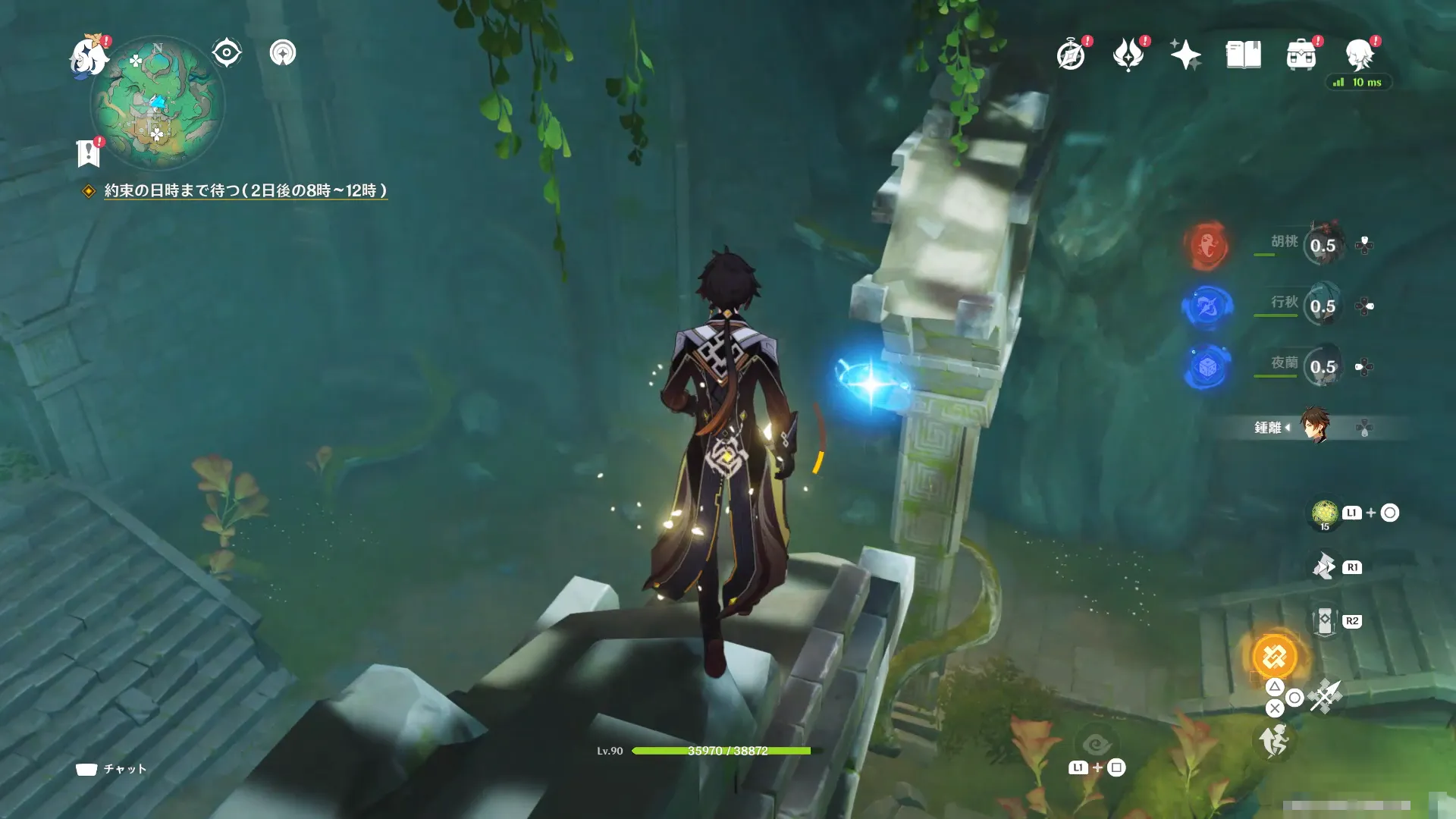Use the green gadget with count 15

pos(1324,513)
